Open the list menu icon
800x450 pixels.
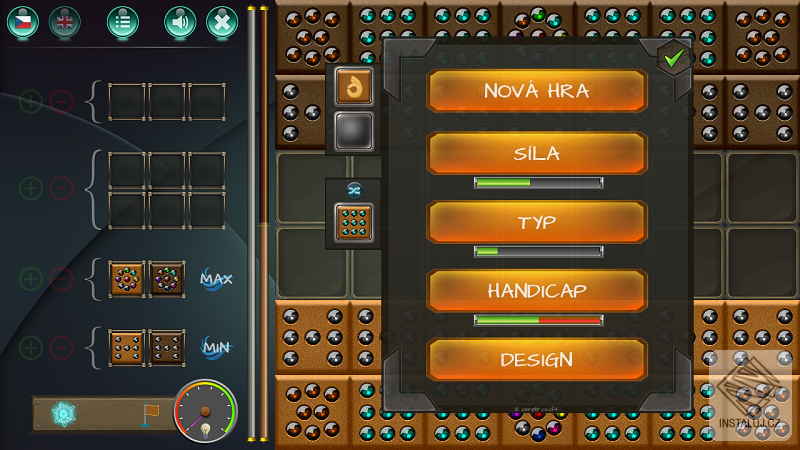123,21
